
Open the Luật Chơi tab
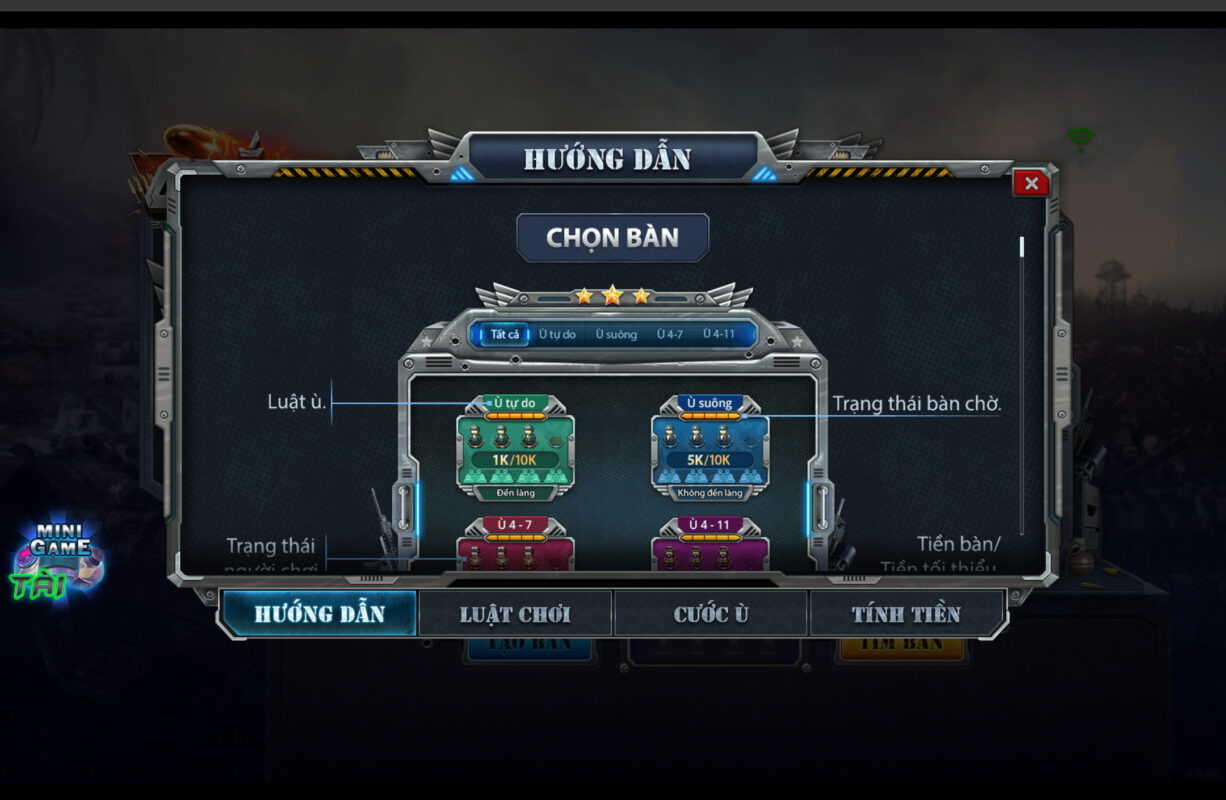point(516,613)
